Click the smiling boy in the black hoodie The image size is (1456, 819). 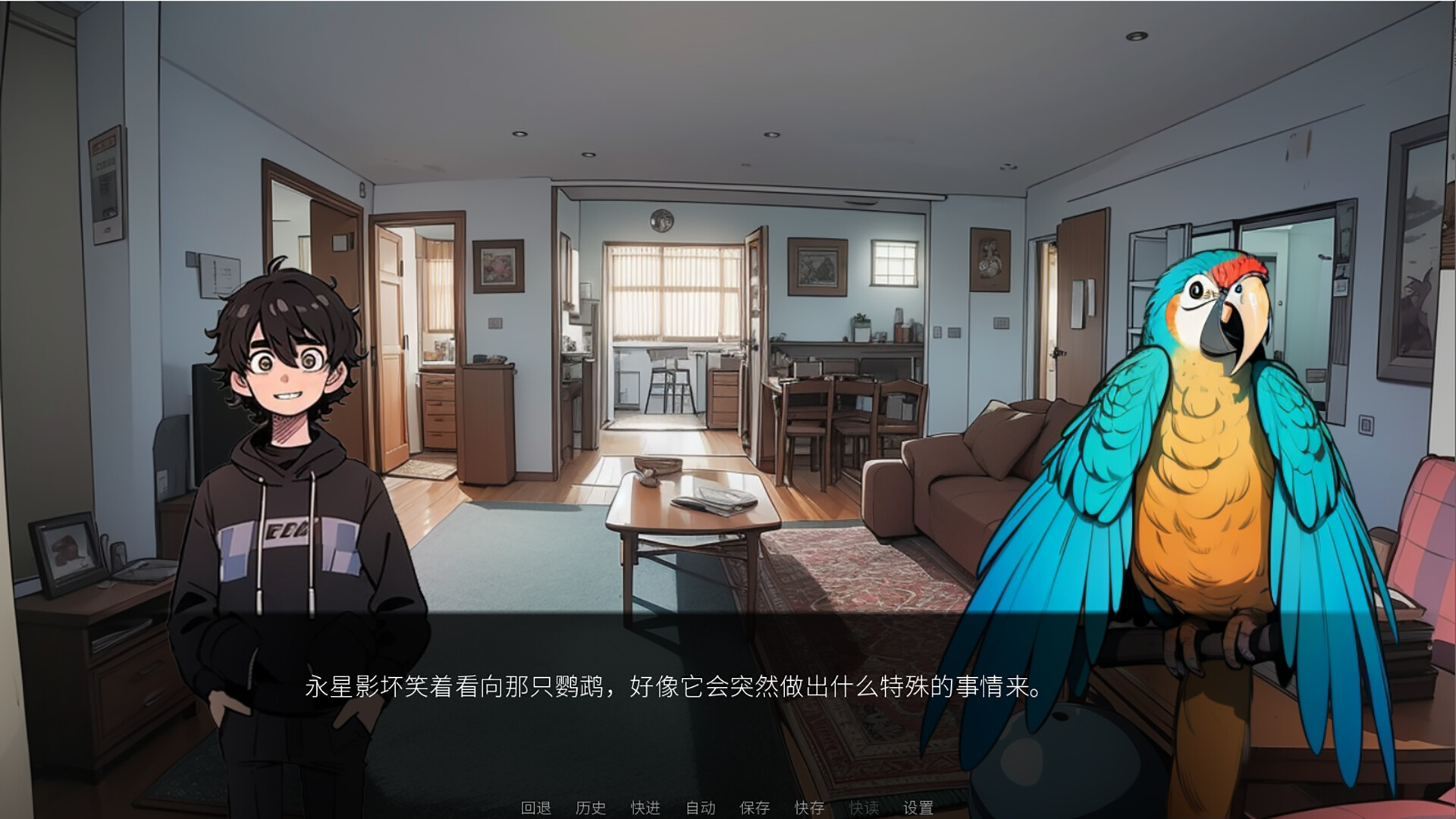[296, 455]
